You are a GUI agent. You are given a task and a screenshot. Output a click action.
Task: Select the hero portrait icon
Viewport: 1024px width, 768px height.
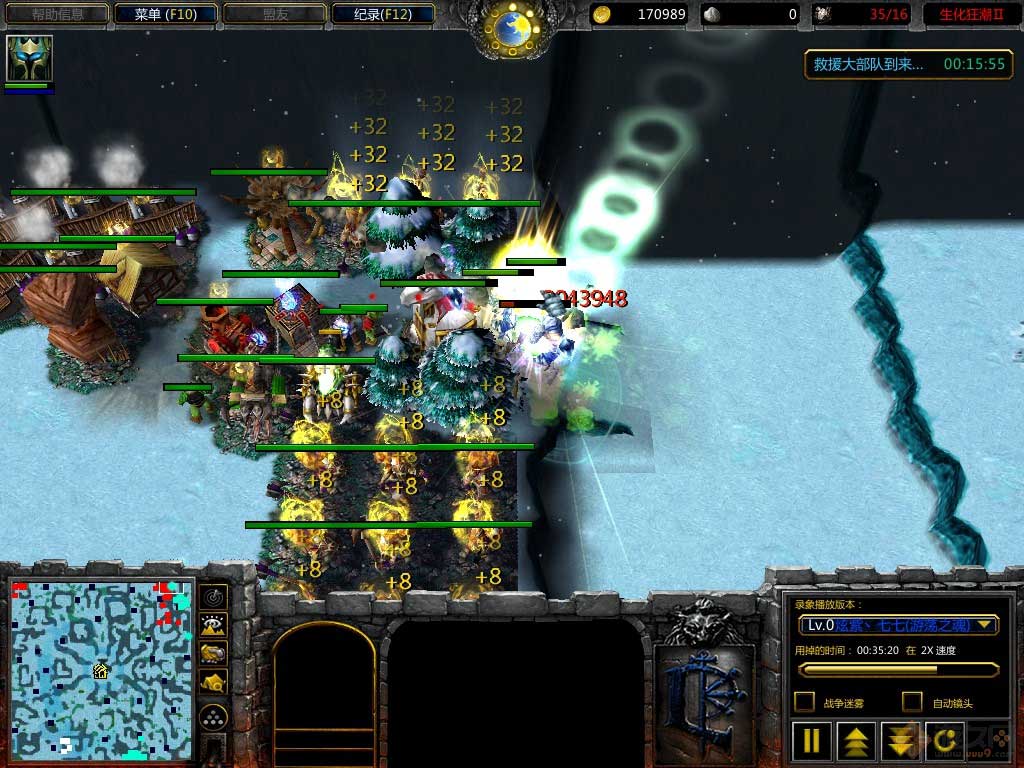29,58
